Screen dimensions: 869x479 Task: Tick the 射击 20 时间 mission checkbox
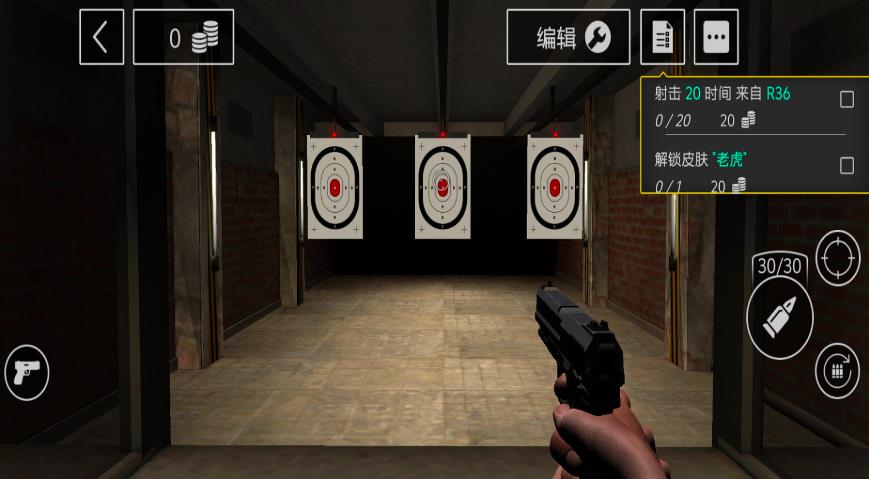847,99
